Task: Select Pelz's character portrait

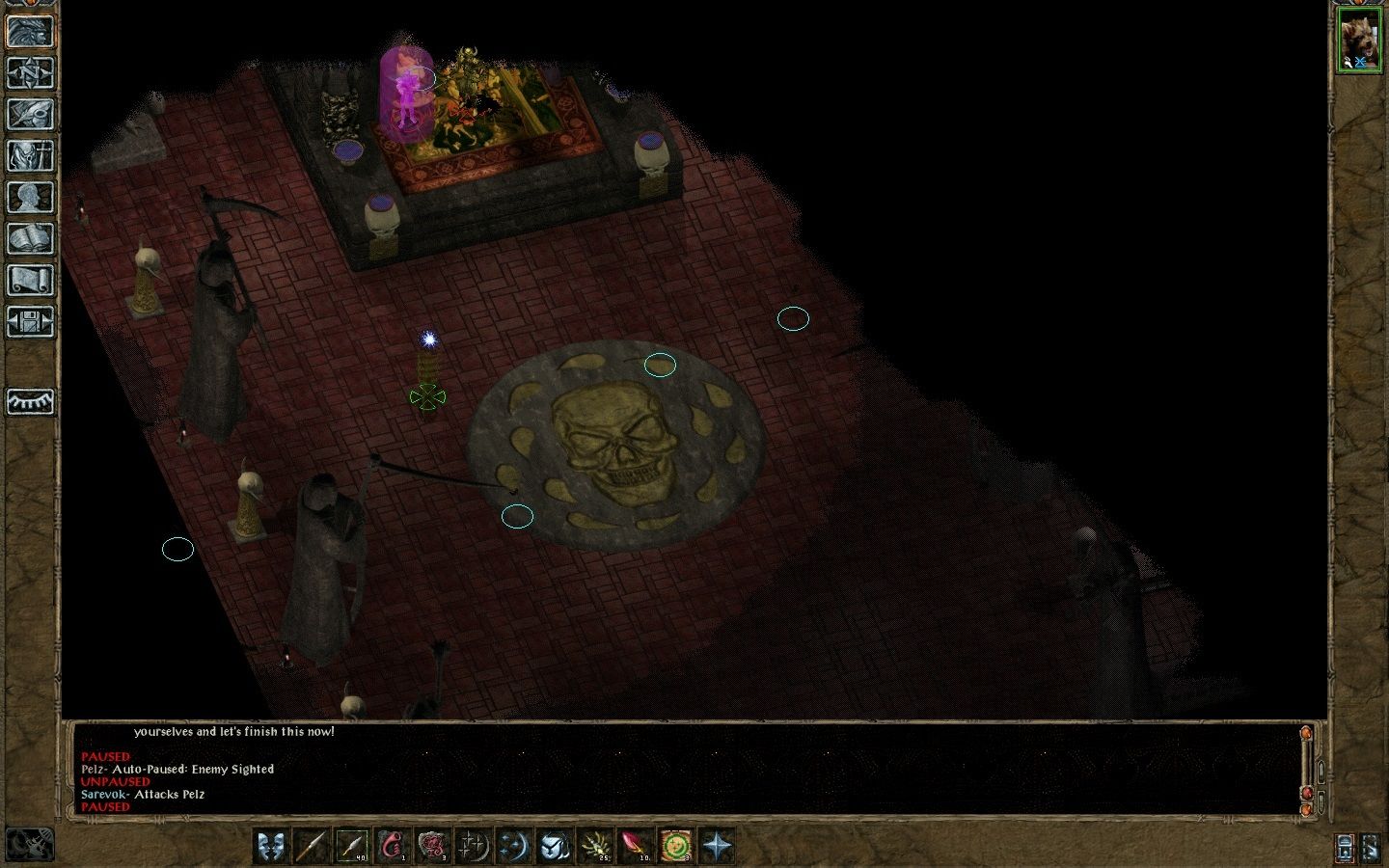Action: click(x=1359, y=42)
